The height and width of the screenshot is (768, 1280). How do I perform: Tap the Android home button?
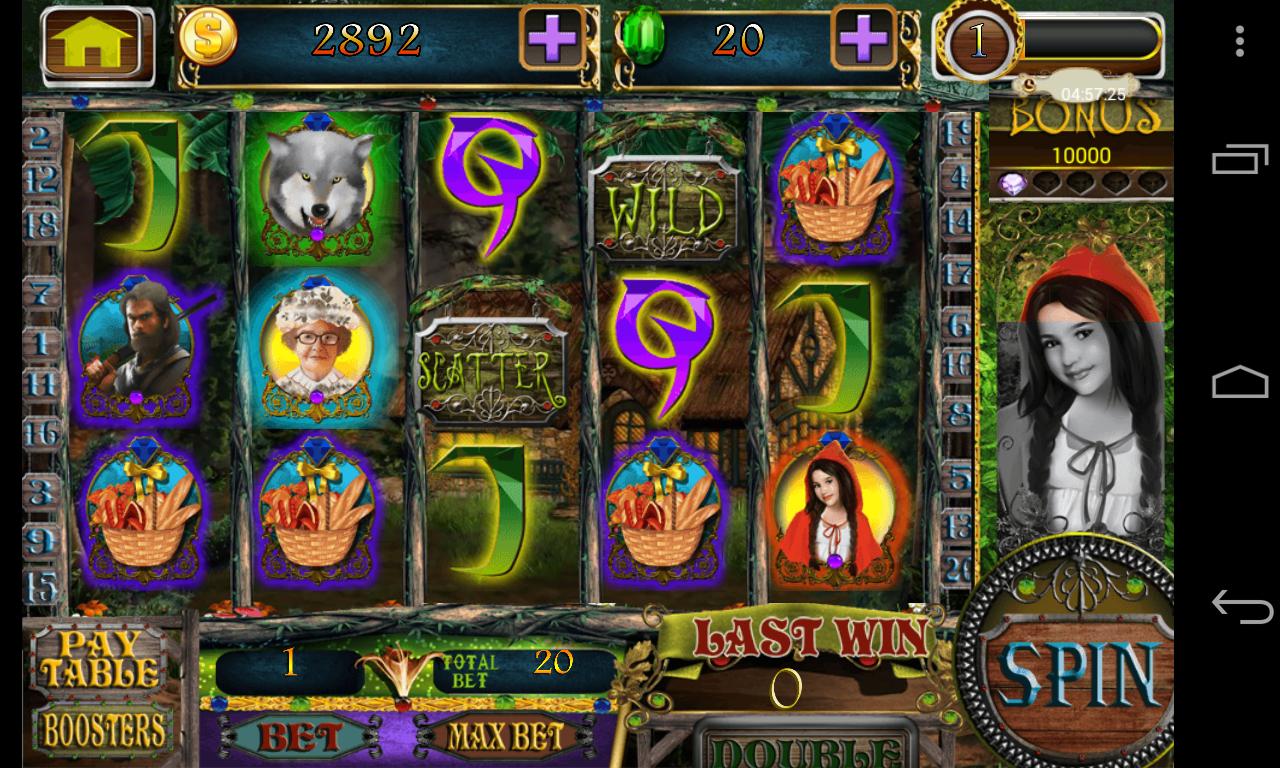click(x=1240, y=383)
